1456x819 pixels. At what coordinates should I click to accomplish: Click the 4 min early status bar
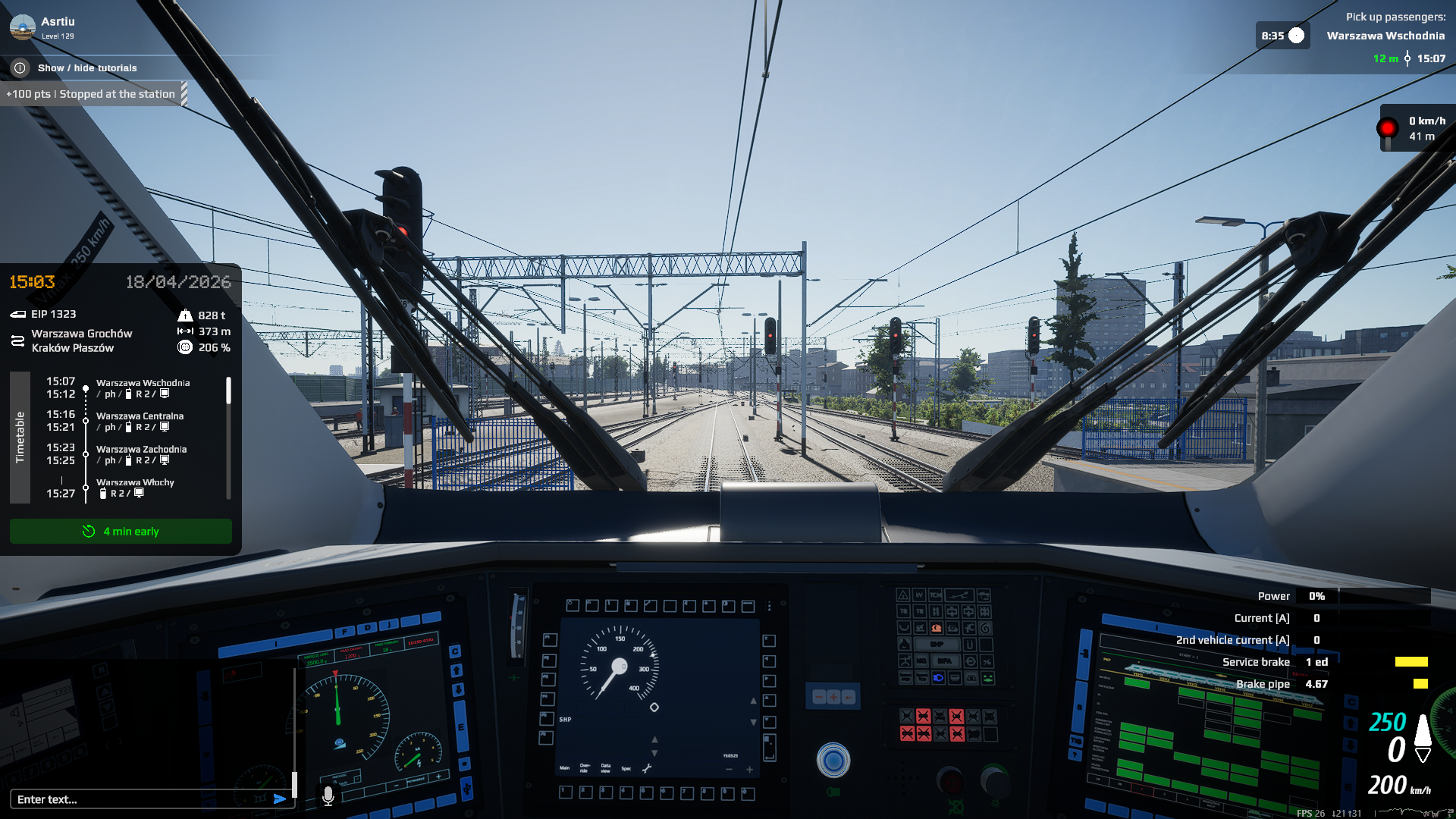point(121,532)
